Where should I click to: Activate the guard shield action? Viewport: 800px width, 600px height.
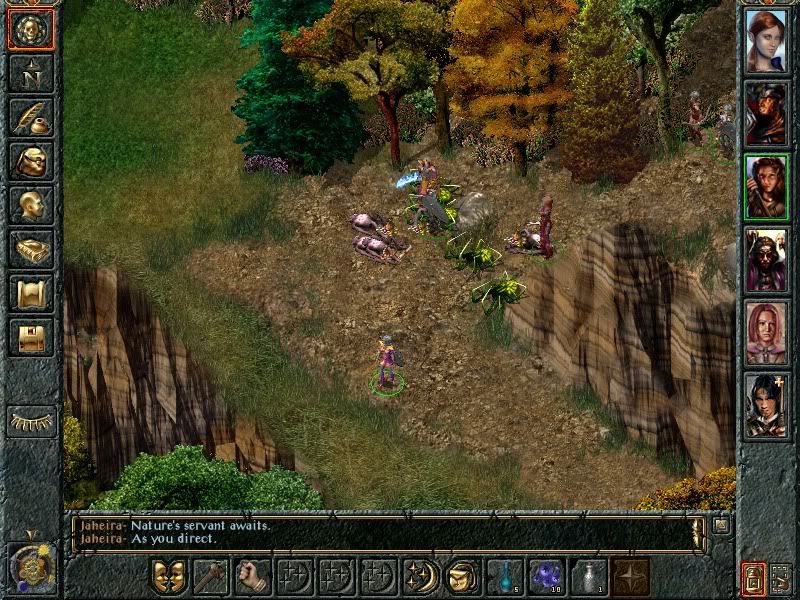point(168,577)
